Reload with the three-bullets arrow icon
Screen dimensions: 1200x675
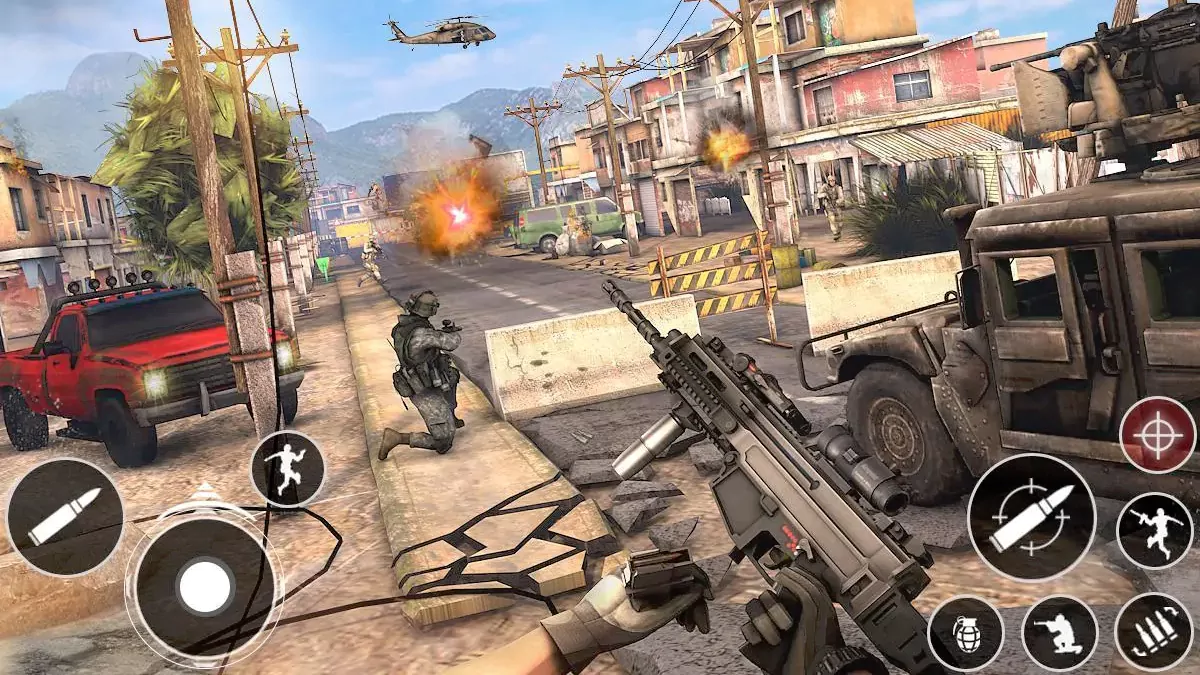pyautogui.click(x=1153, y=632)
